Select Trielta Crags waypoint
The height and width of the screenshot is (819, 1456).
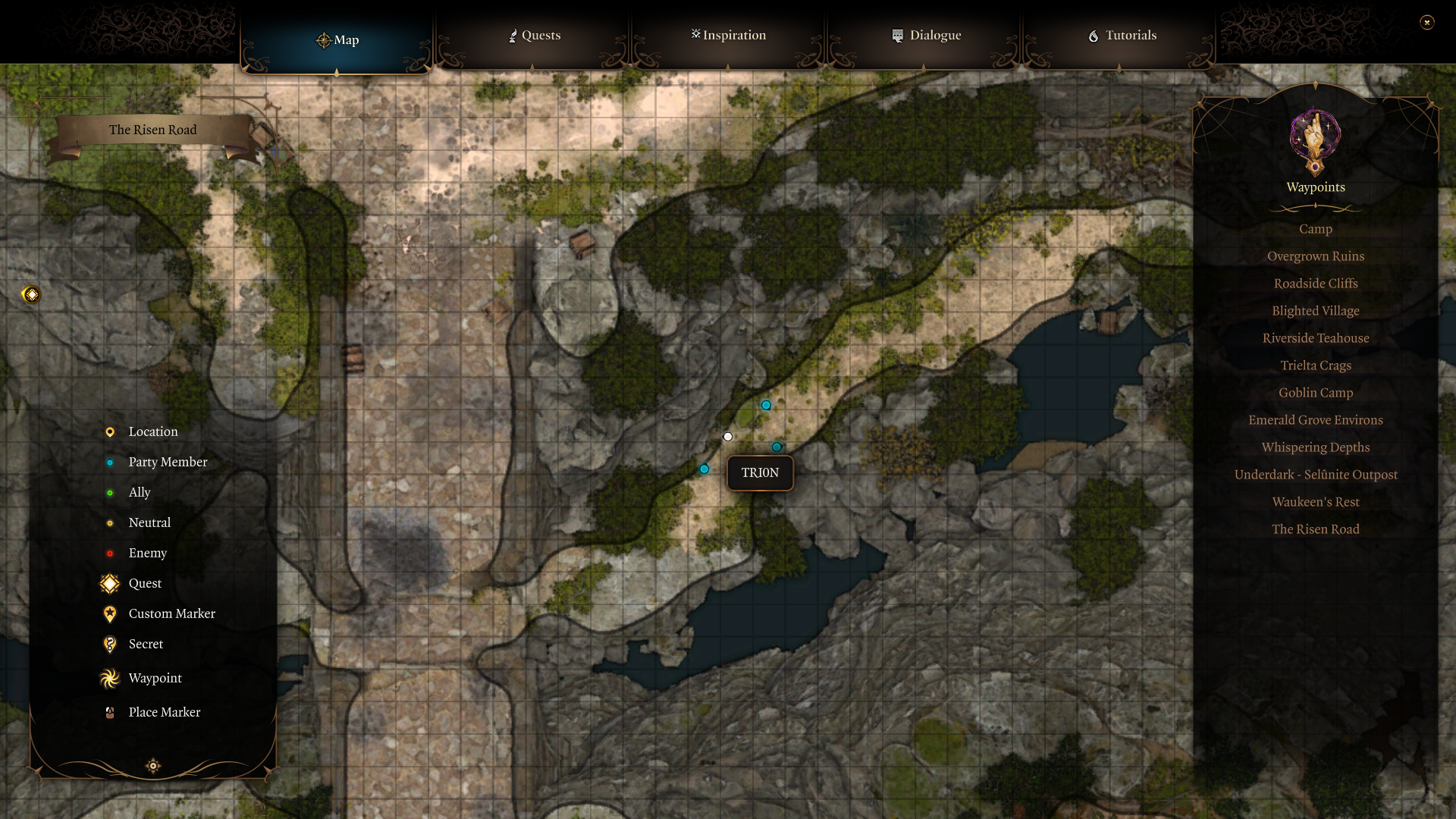click(x=1315, y=366)
